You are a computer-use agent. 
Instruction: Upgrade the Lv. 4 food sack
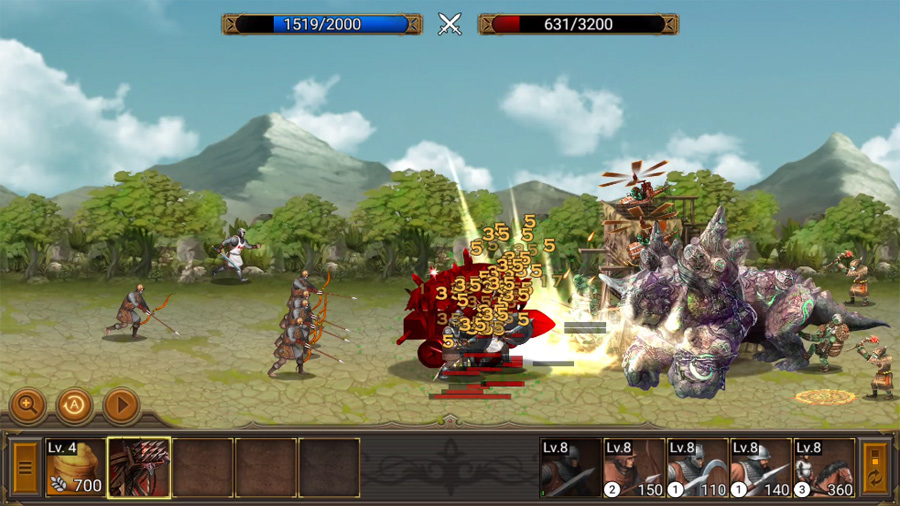[x=75, y=468]
